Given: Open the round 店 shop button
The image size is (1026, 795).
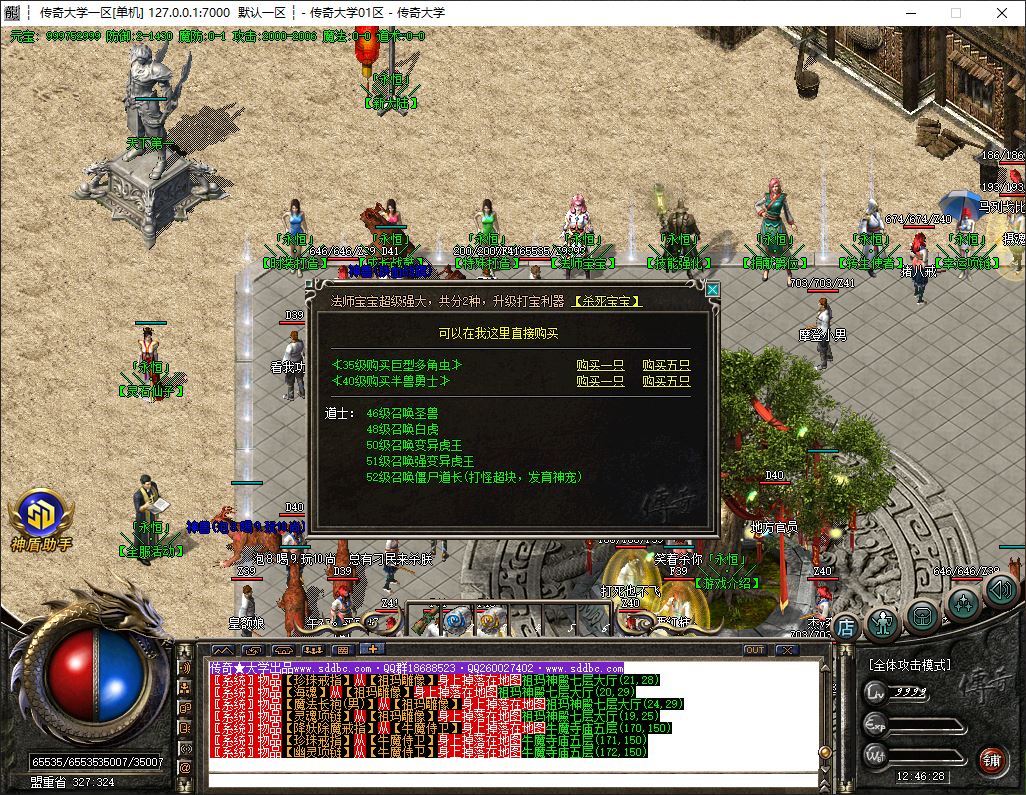Looking at the screenshot, I should [x=846, y=626].
